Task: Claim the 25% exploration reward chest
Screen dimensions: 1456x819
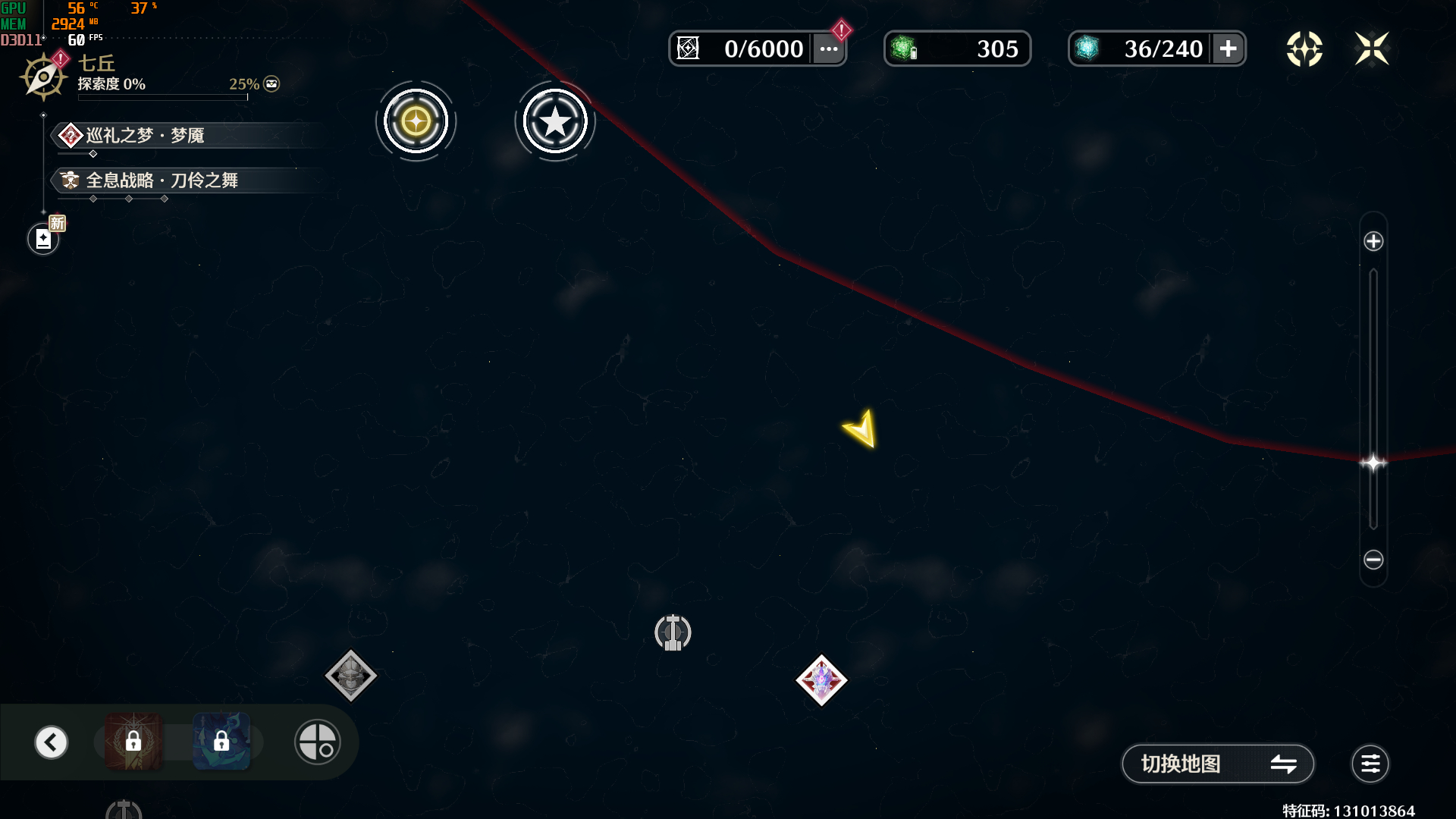Action: (x=271, y=84)
